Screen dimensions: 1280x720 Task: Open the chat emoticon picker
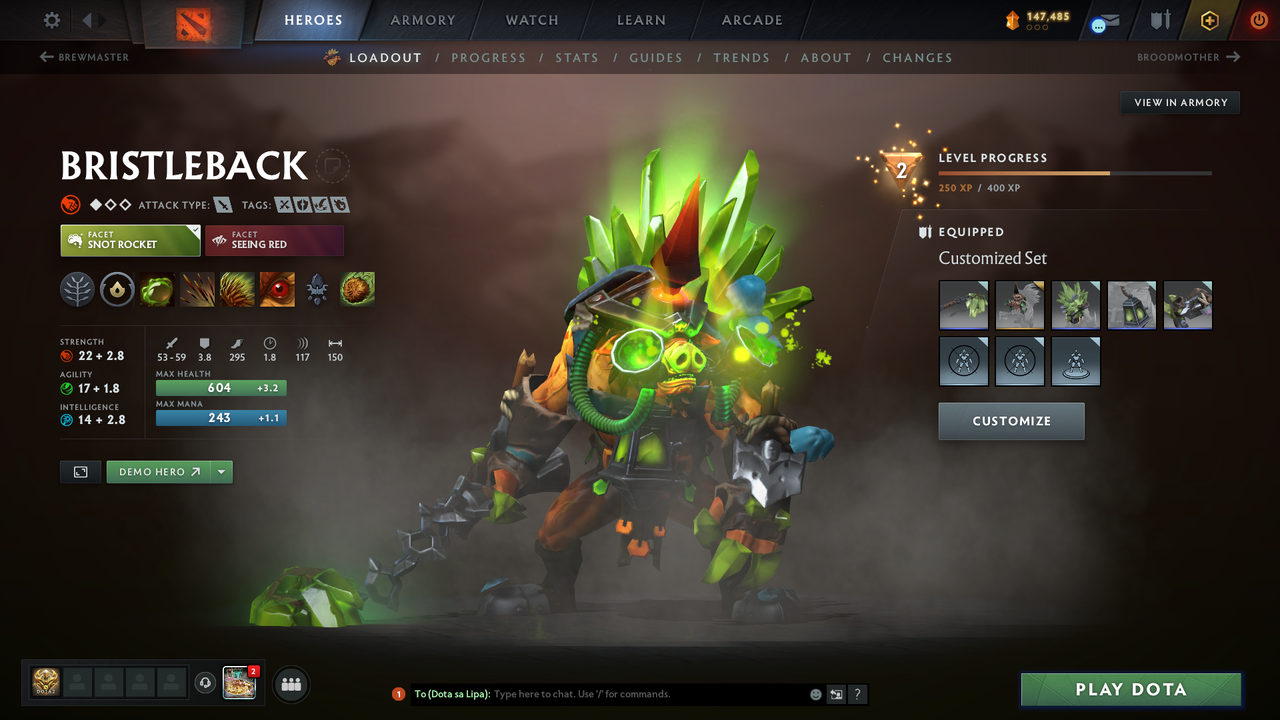click(815, 693)
